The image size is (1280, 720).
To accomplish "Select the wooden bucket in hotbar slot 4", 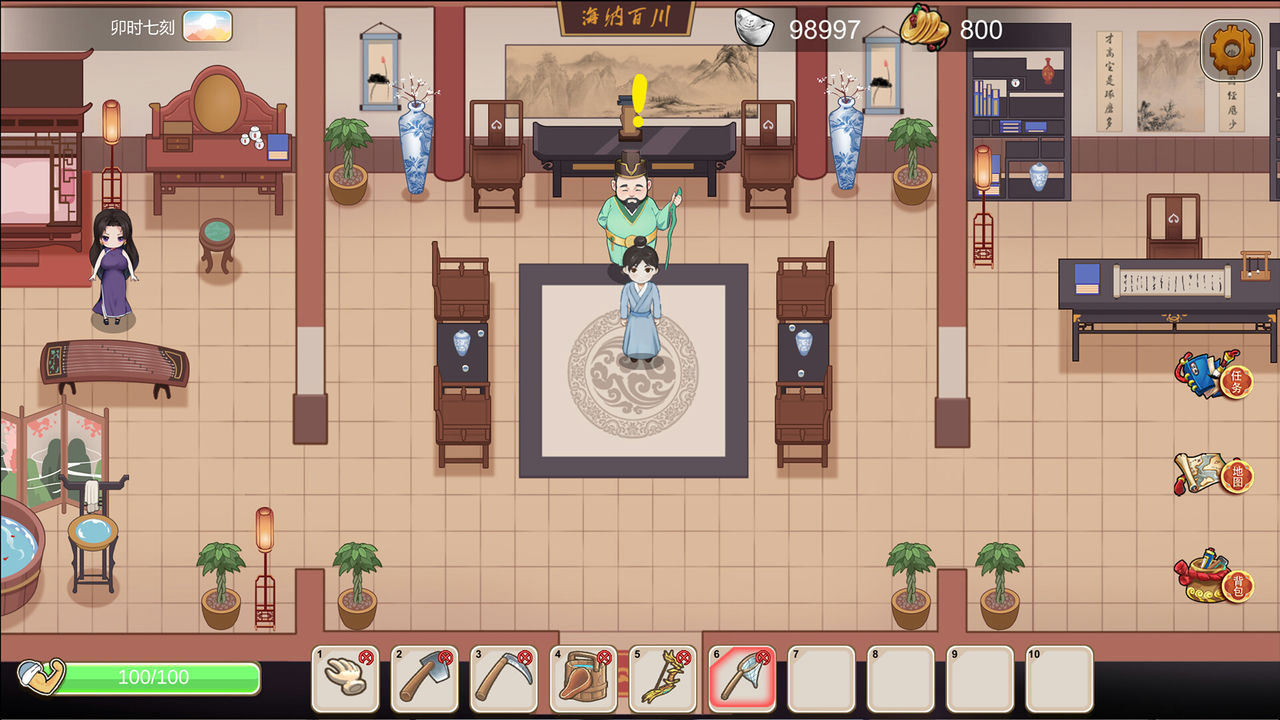I will (583, 681).
